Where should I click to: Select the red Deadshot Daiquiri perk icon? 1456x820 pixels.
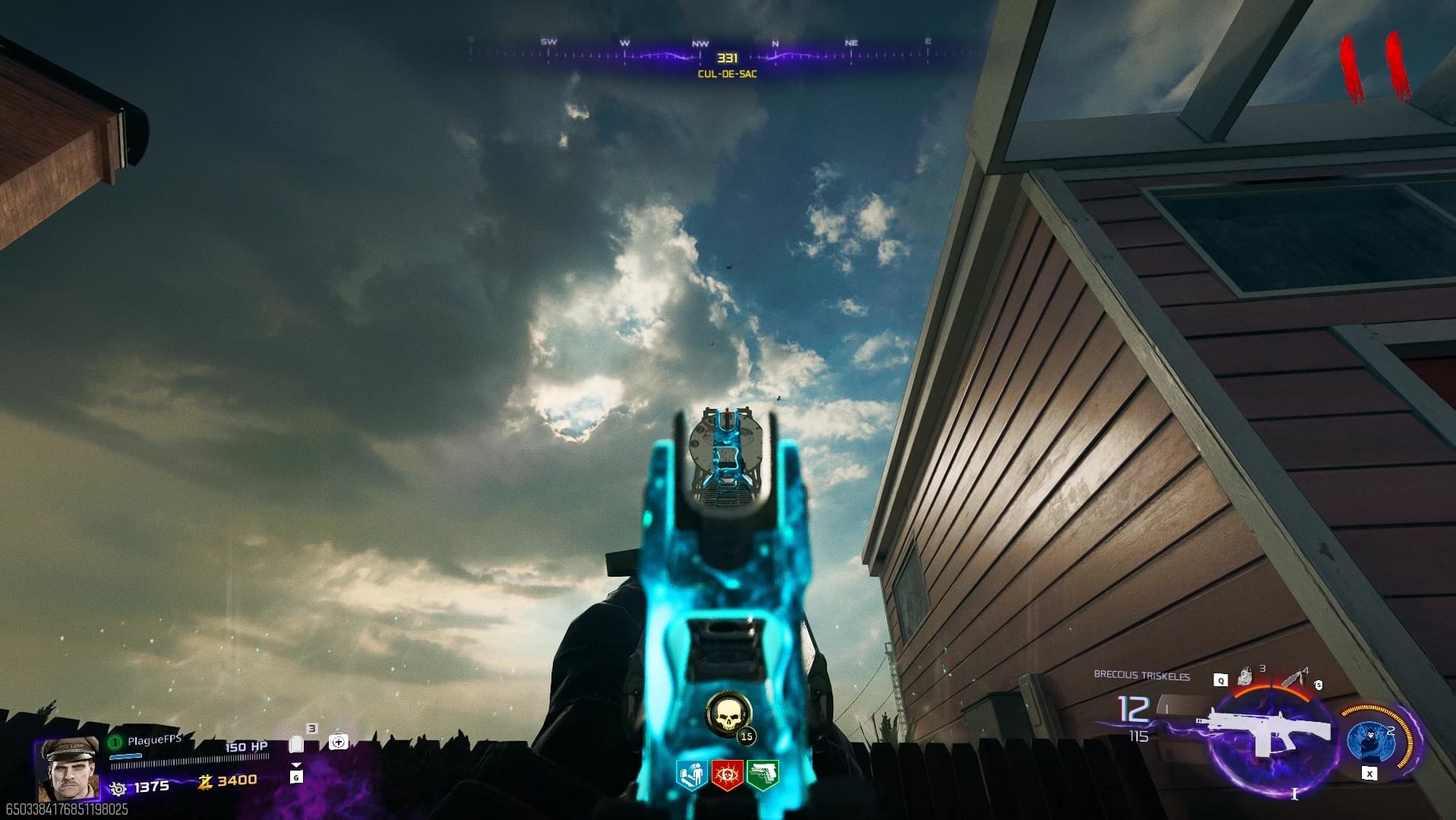(727, 775)
